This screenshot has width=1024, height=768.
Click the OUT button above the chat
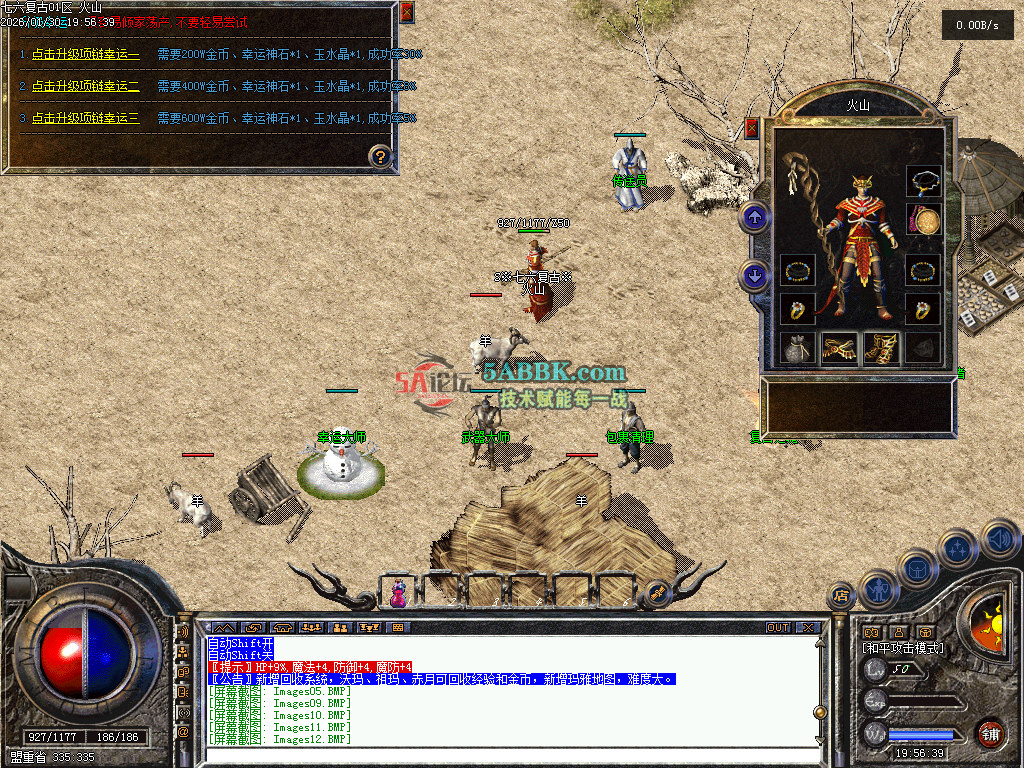click(778, 628)
